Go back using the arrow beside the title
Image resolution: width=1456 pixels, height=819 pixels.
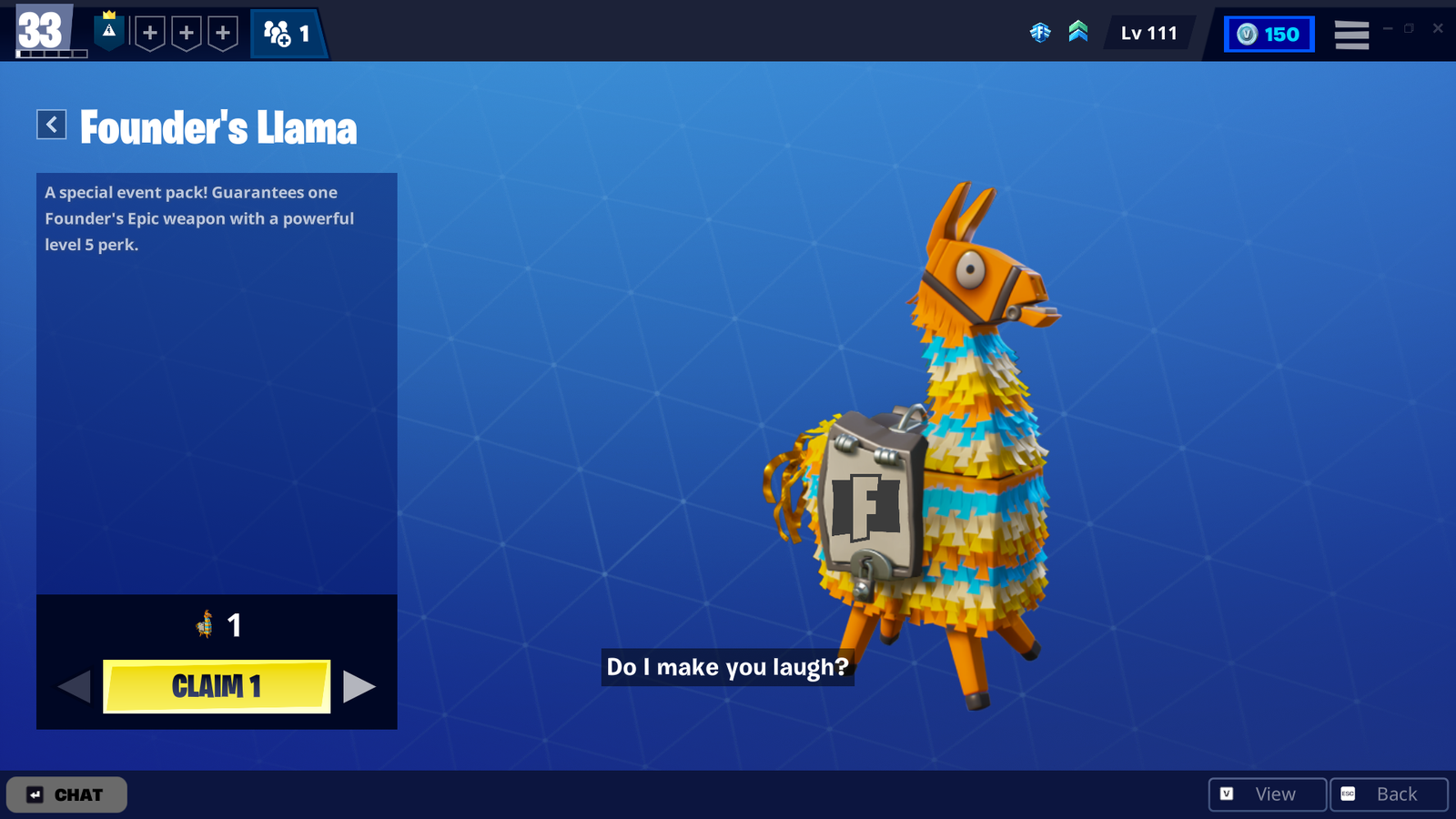tap(52, 125)
